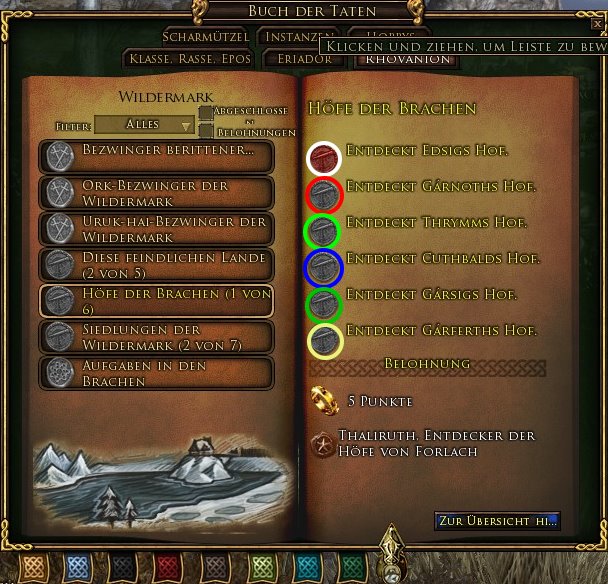Image resolution: width=608 pixels, height=584 pixels.
Task: Select the Bezwinger berittener deed entry
Action: tap(157, 155)
